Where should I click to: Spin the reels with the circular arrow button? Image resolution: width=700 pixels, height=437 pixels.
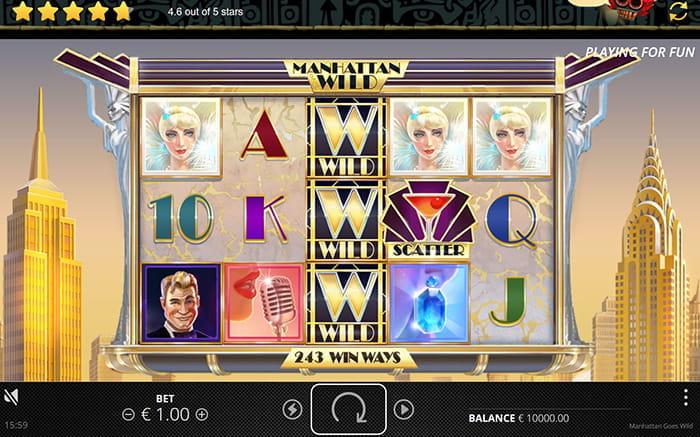349,409
